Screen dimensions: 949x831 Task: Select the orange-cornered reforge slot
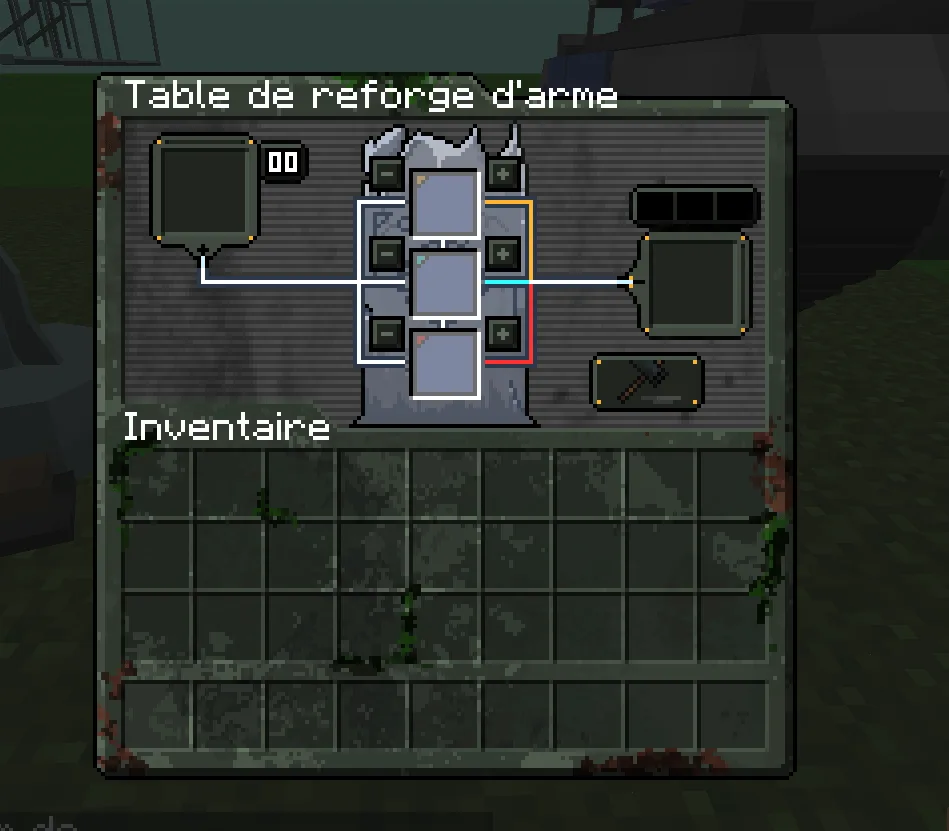pyautogui.click(x=445, y=204)
